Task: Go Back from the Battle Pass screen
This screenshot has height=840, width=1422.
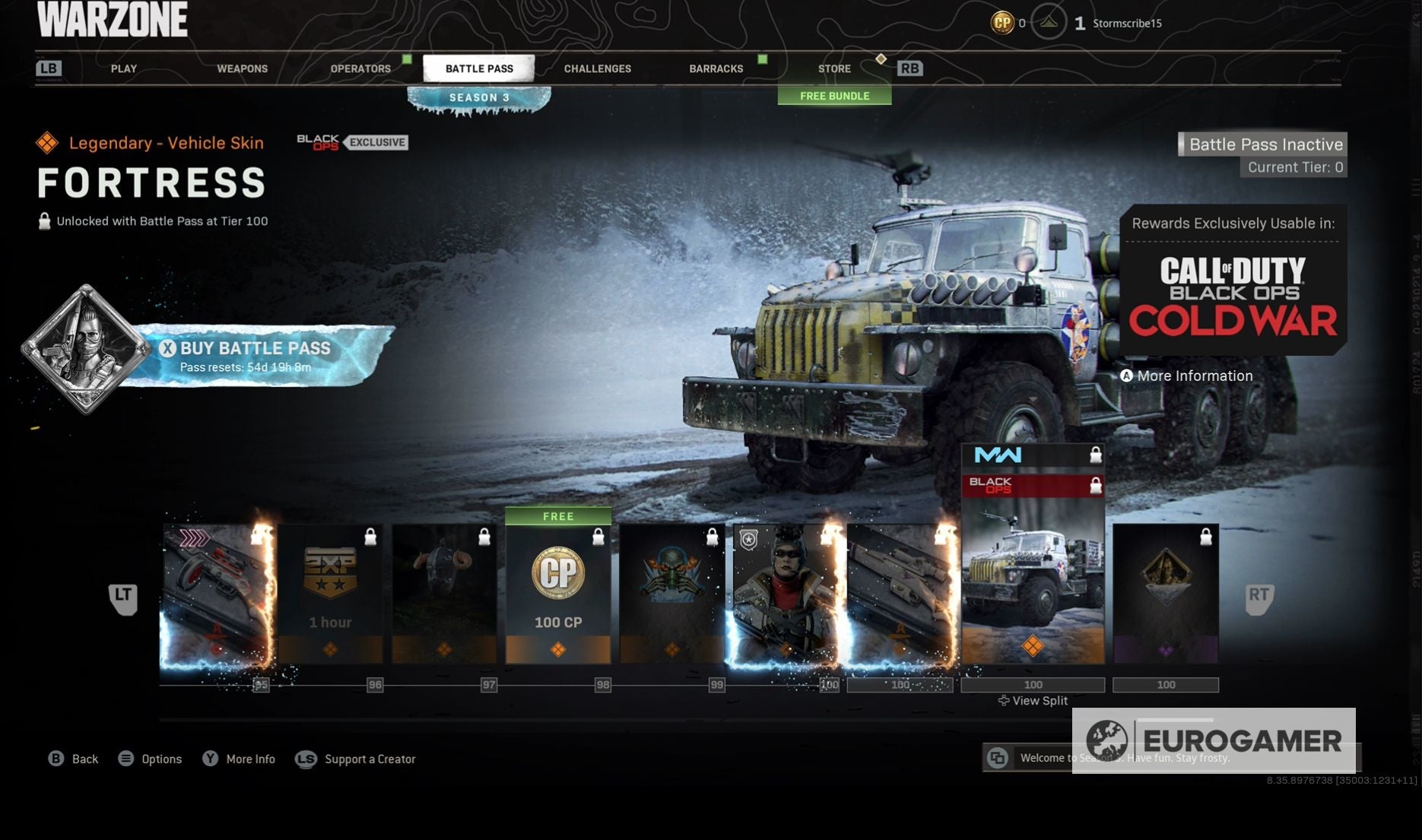Action: coord(84,759)
